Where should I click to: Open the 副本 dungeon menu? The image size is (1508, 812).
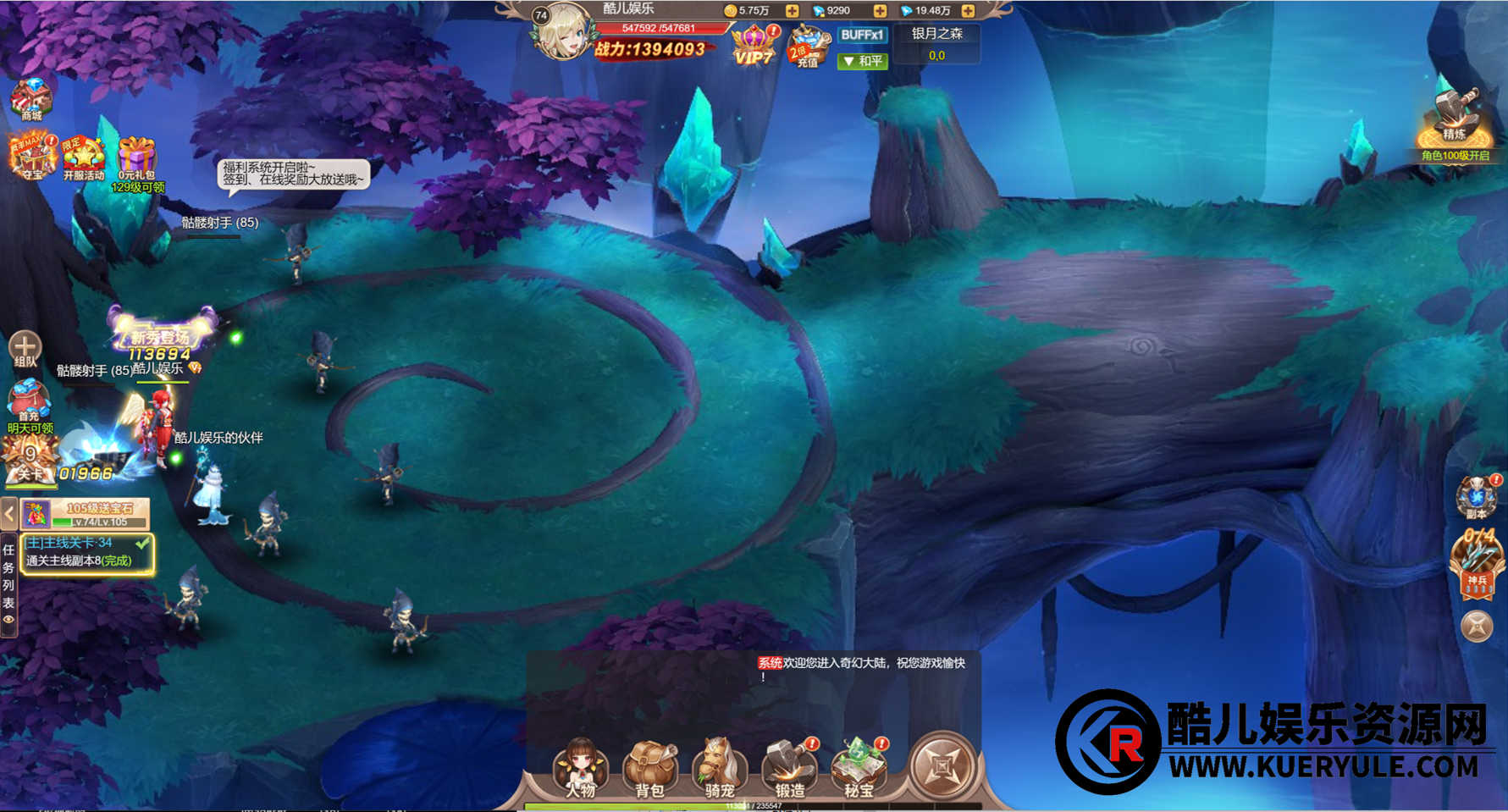click(1477, 496)
